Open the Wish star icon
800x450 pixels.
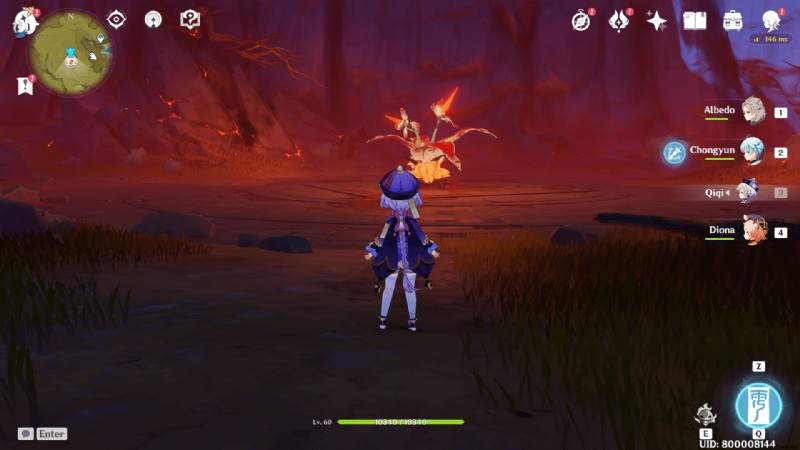(x=657, y=21)
